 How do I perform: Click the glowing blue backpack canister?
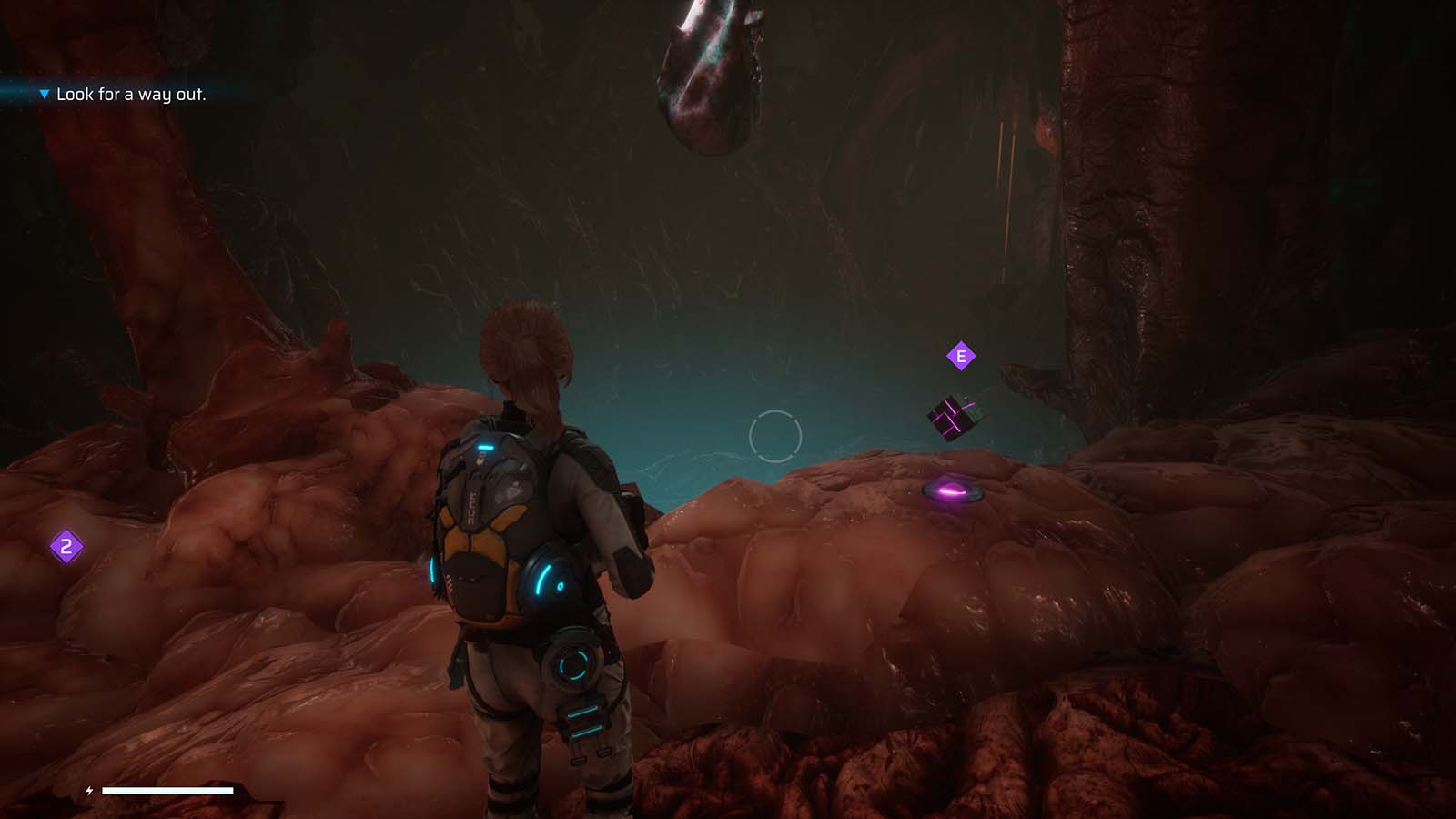point(488,447)
